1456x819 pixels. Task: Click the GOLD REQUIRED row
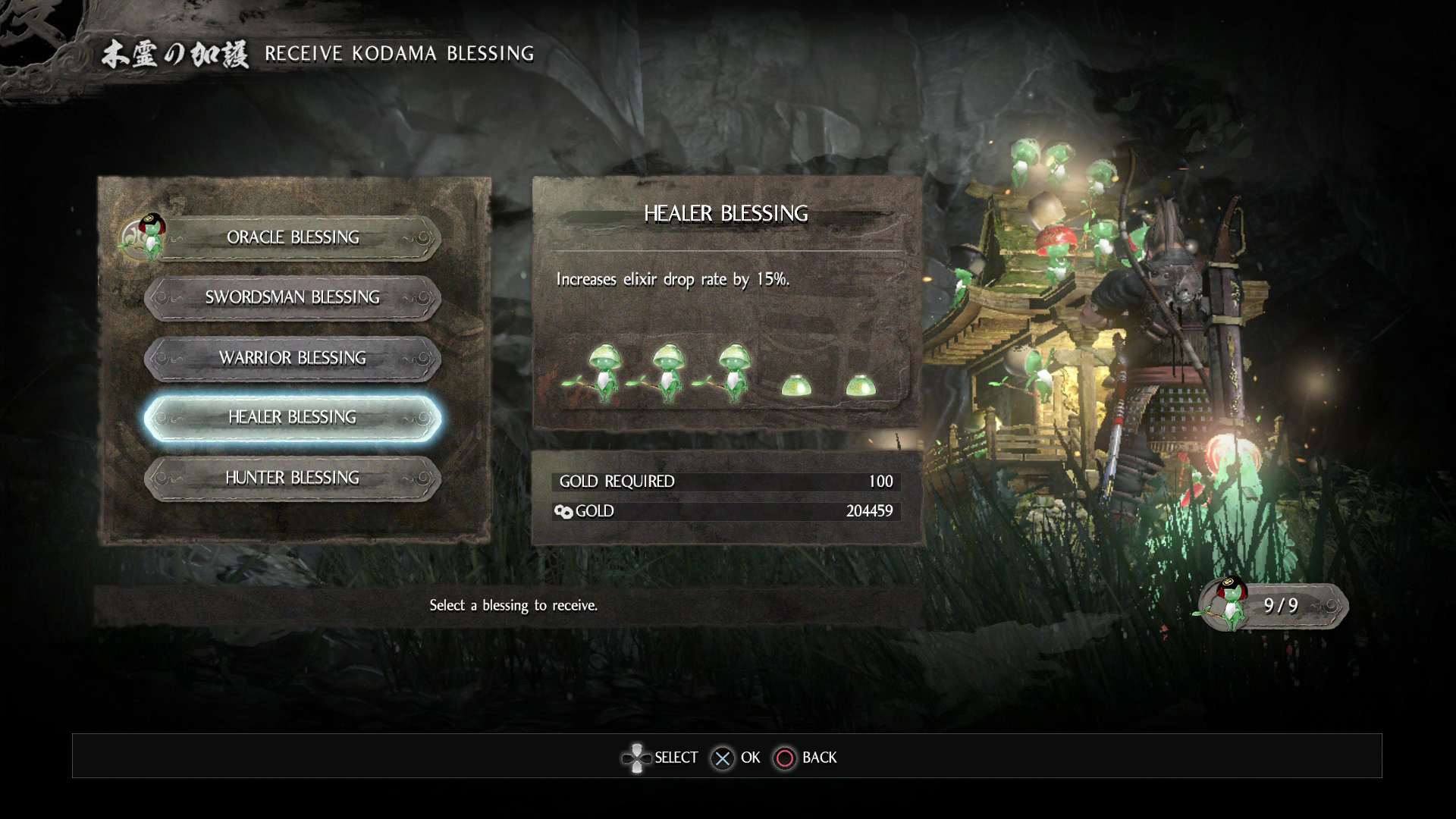click(x=724, y=481)
